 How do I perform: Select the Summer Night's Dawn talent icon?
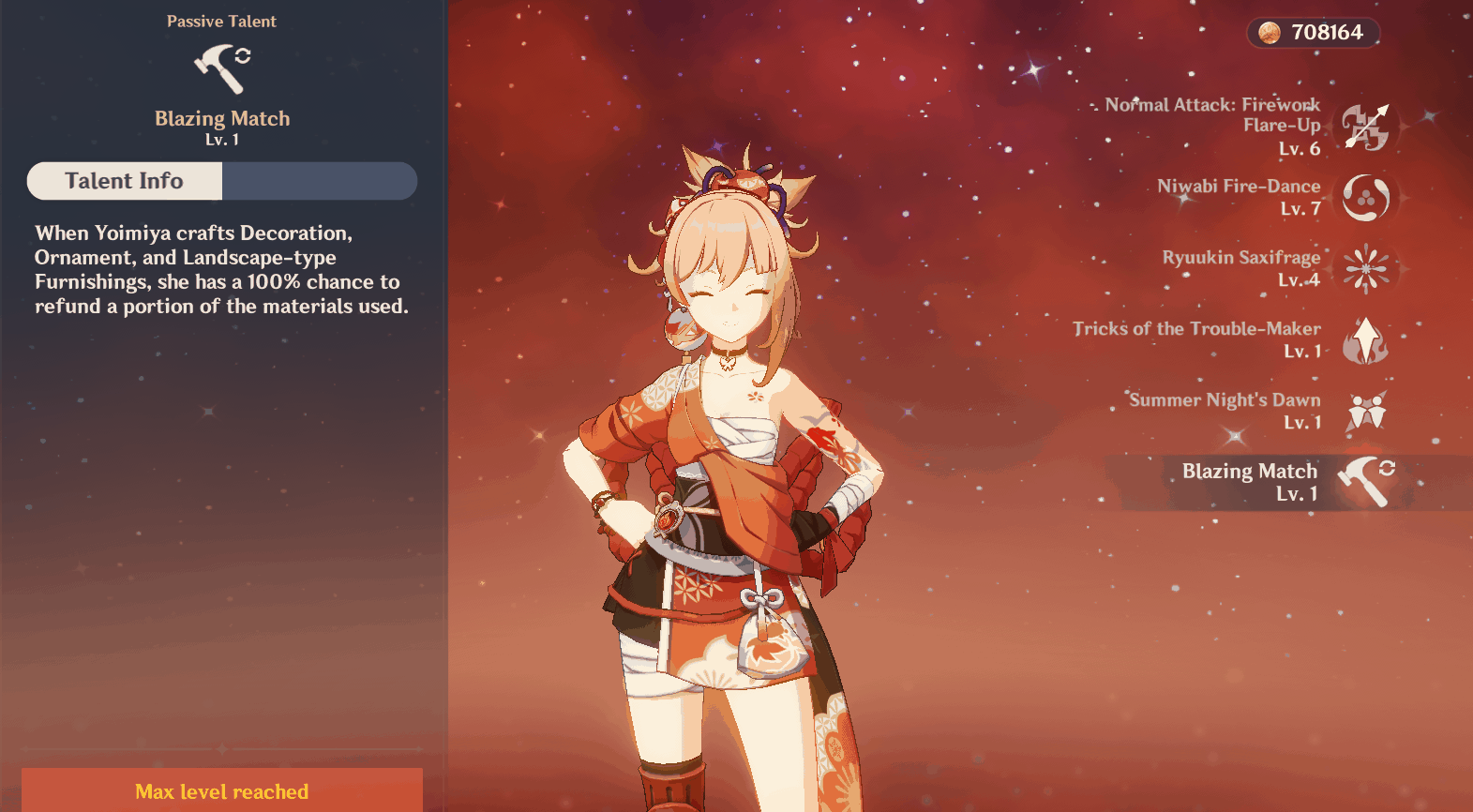point(1366,412)
